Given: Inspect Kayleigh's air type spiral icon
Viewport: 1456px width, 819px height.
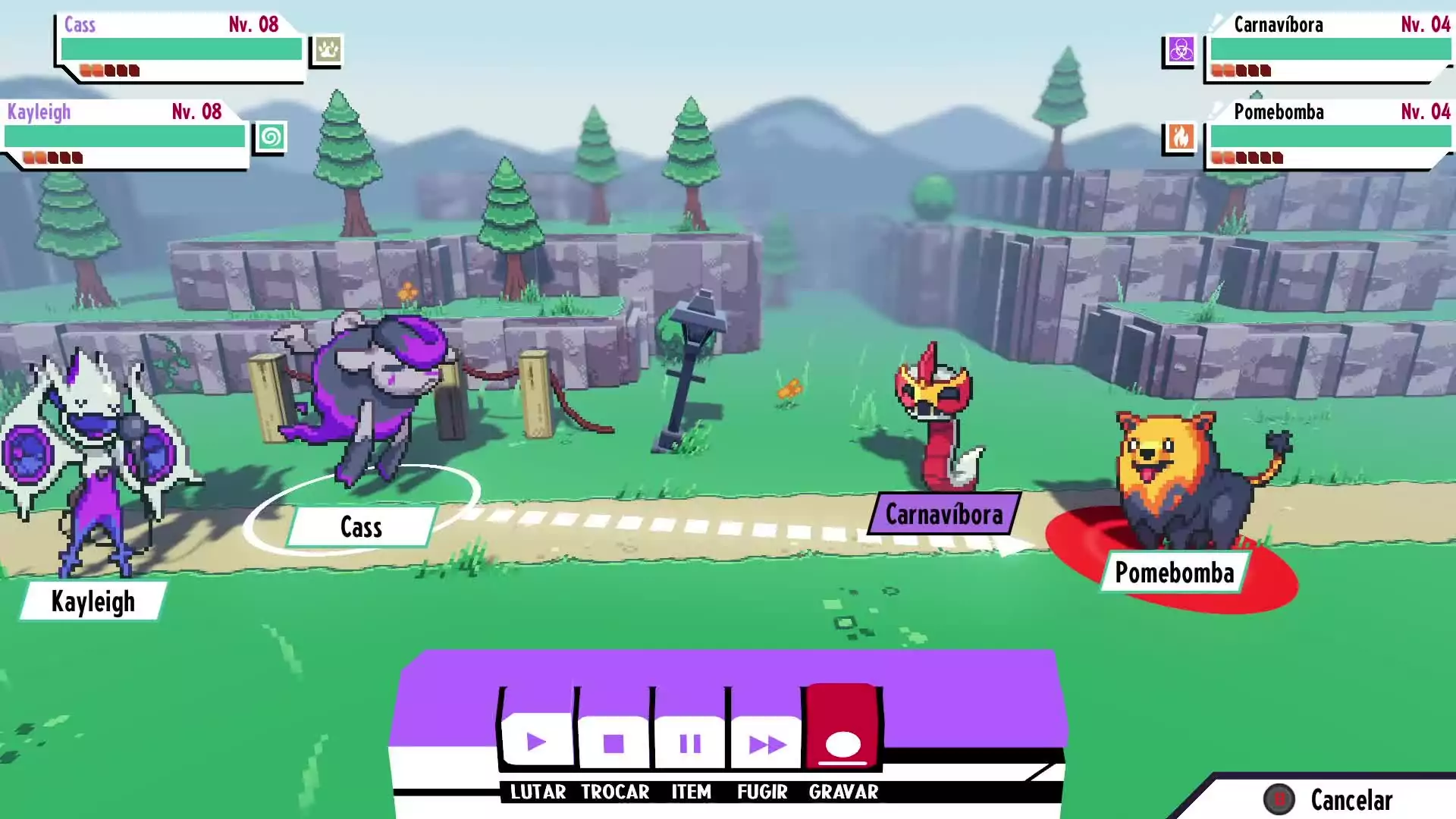Looking at the screenshot, I should click(x=271, y=137).
